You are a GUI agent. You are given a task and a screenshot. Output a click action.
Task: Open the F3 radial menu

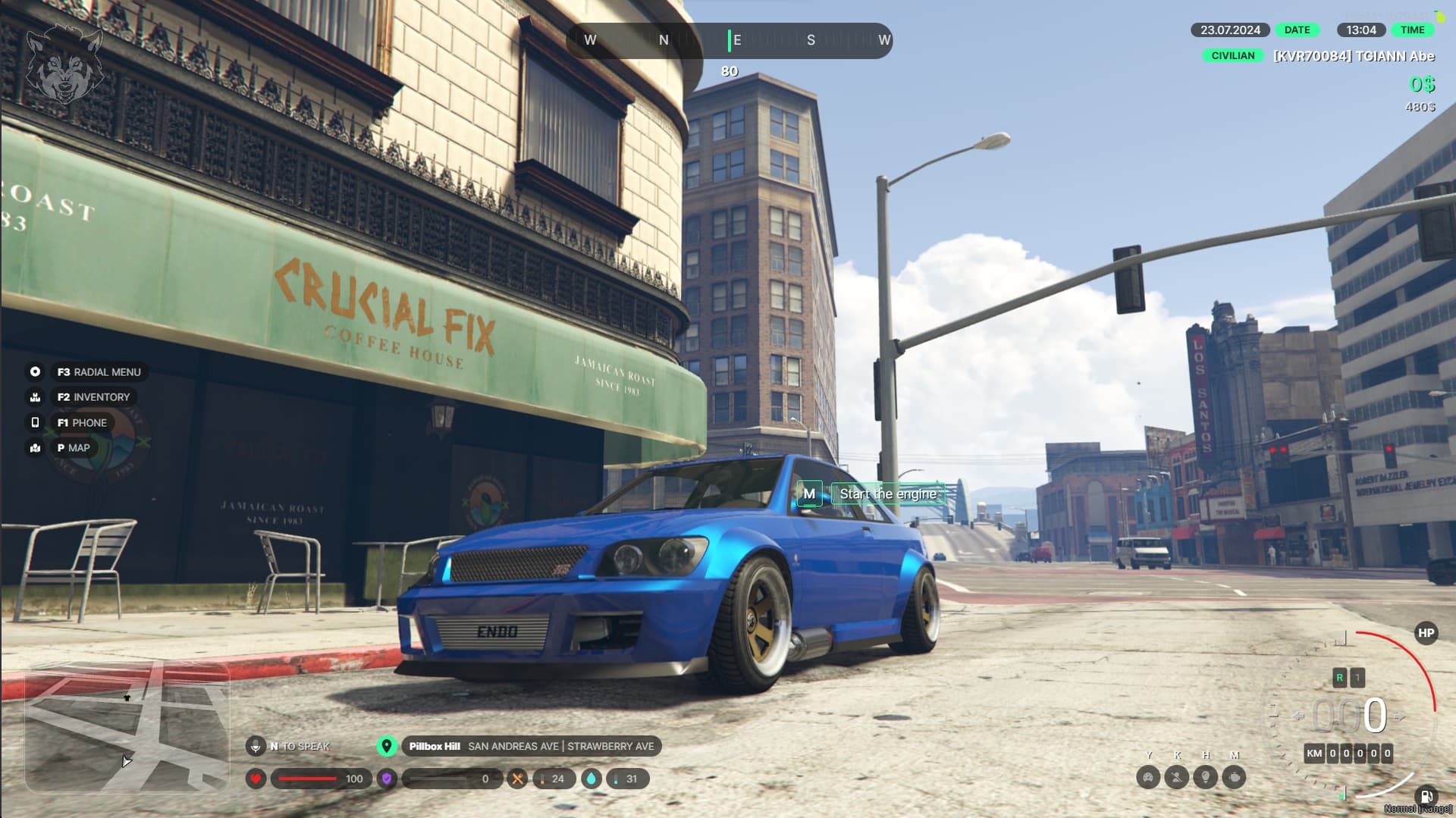coord(97,371)
